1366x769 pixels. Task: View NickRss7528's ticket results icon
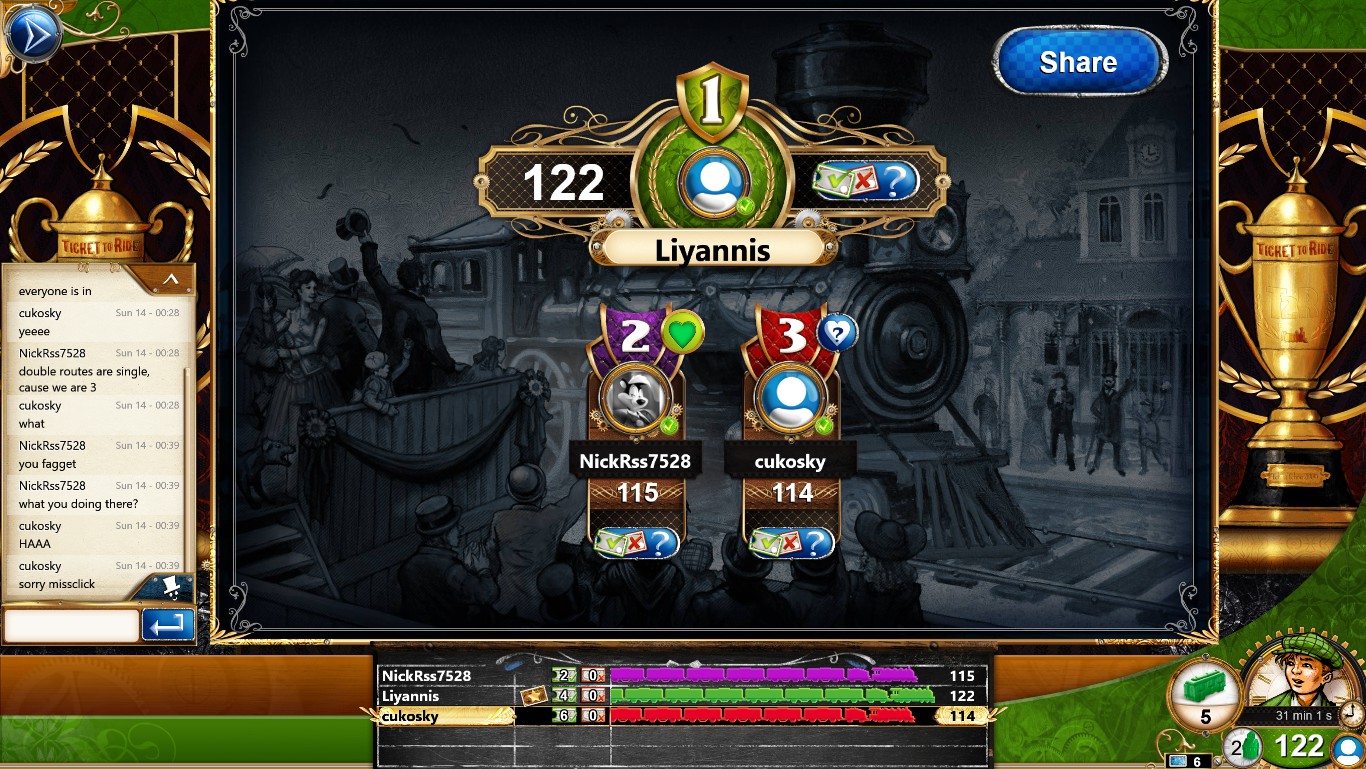tap(637, 542)
